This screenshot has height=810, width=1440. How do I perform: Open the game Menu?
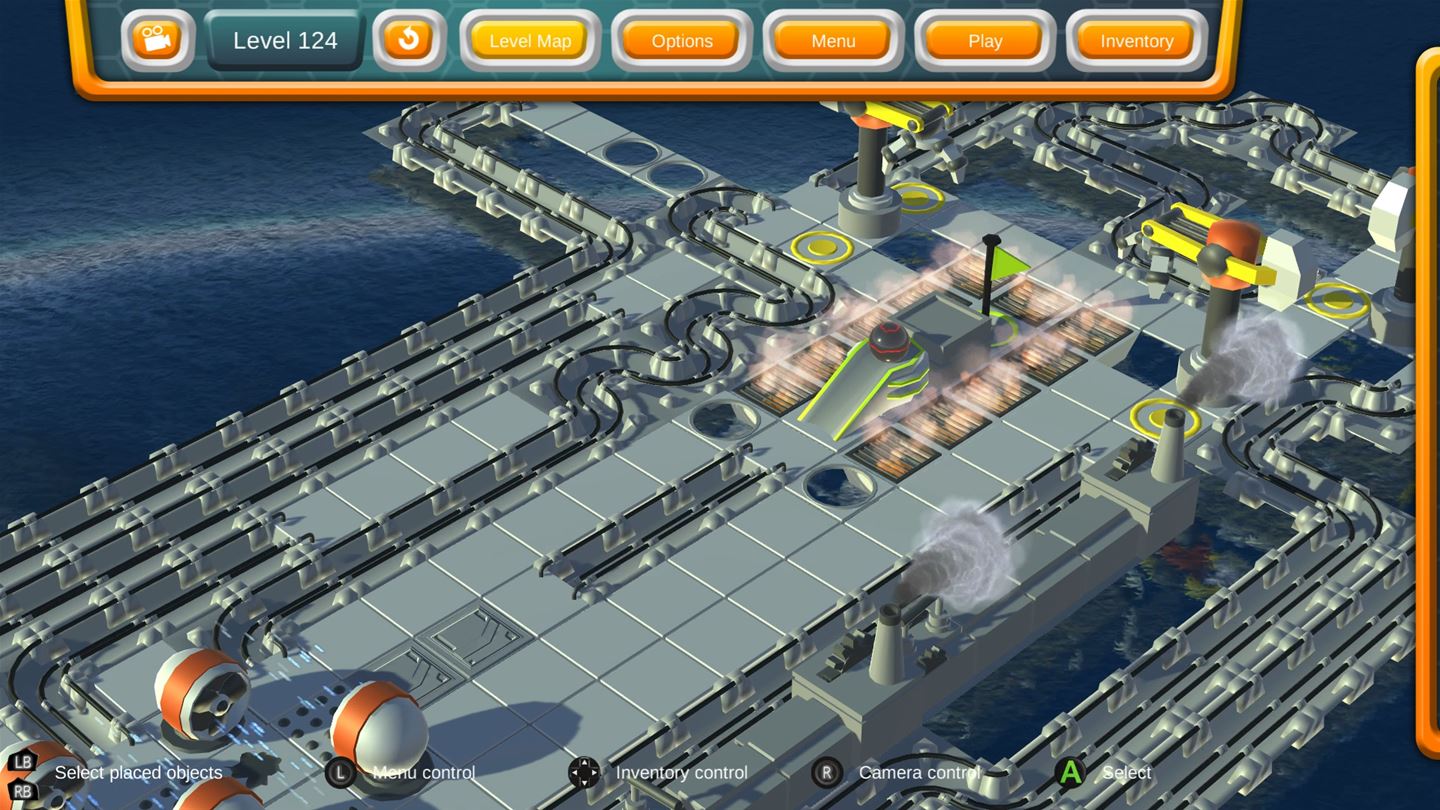(832, 41)
